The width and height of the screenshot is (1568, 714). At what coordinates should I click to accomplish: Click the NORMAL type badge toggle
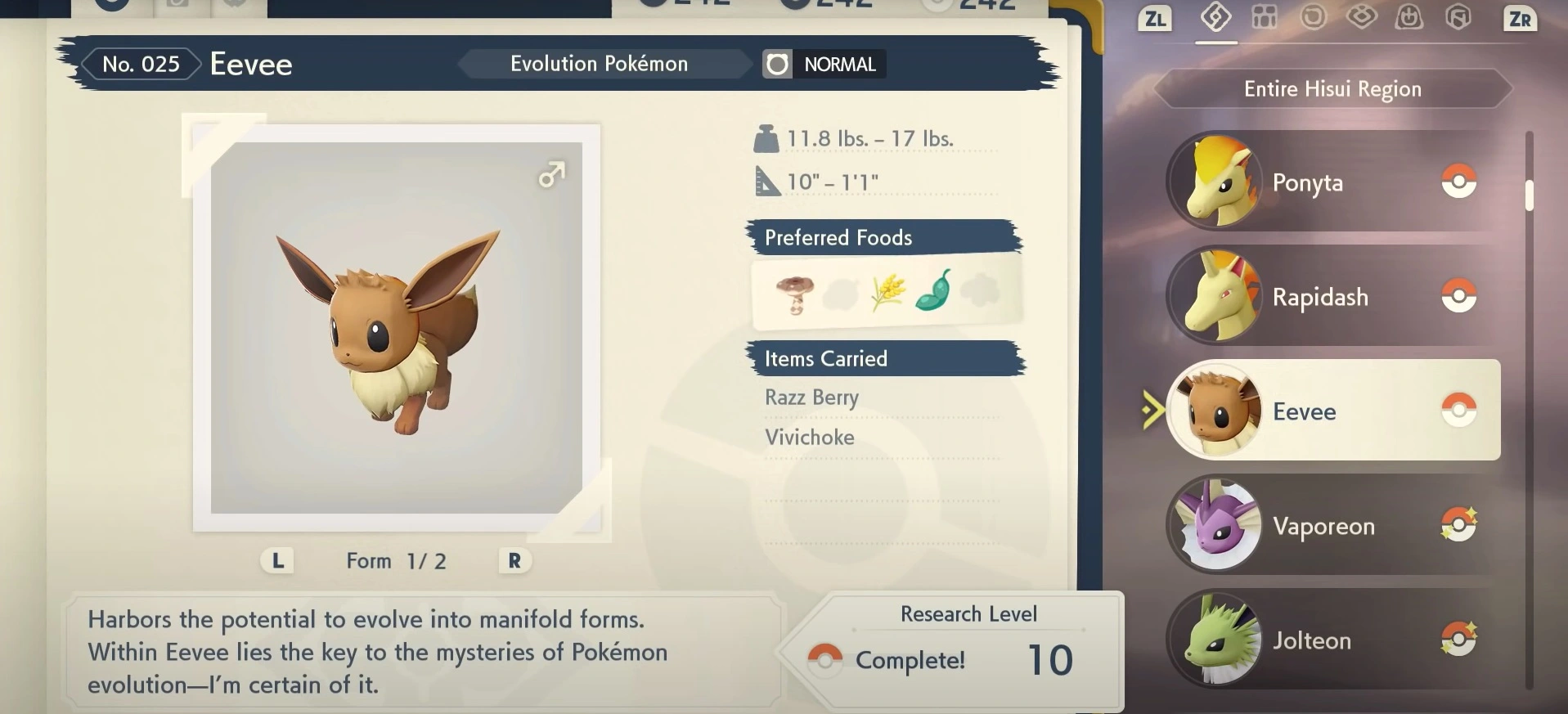point(823,64)
